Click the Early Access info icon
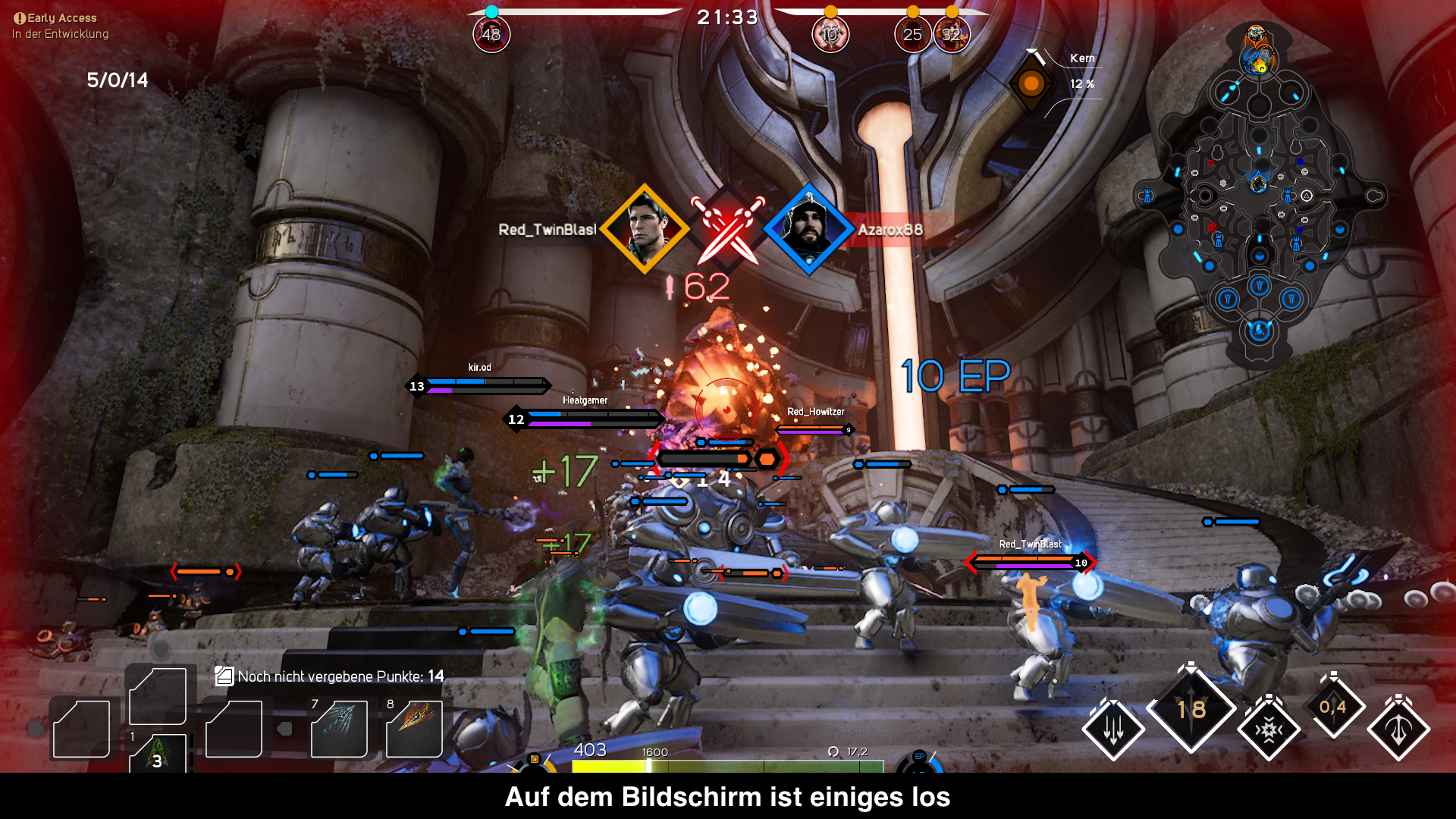 pos(20,18)
